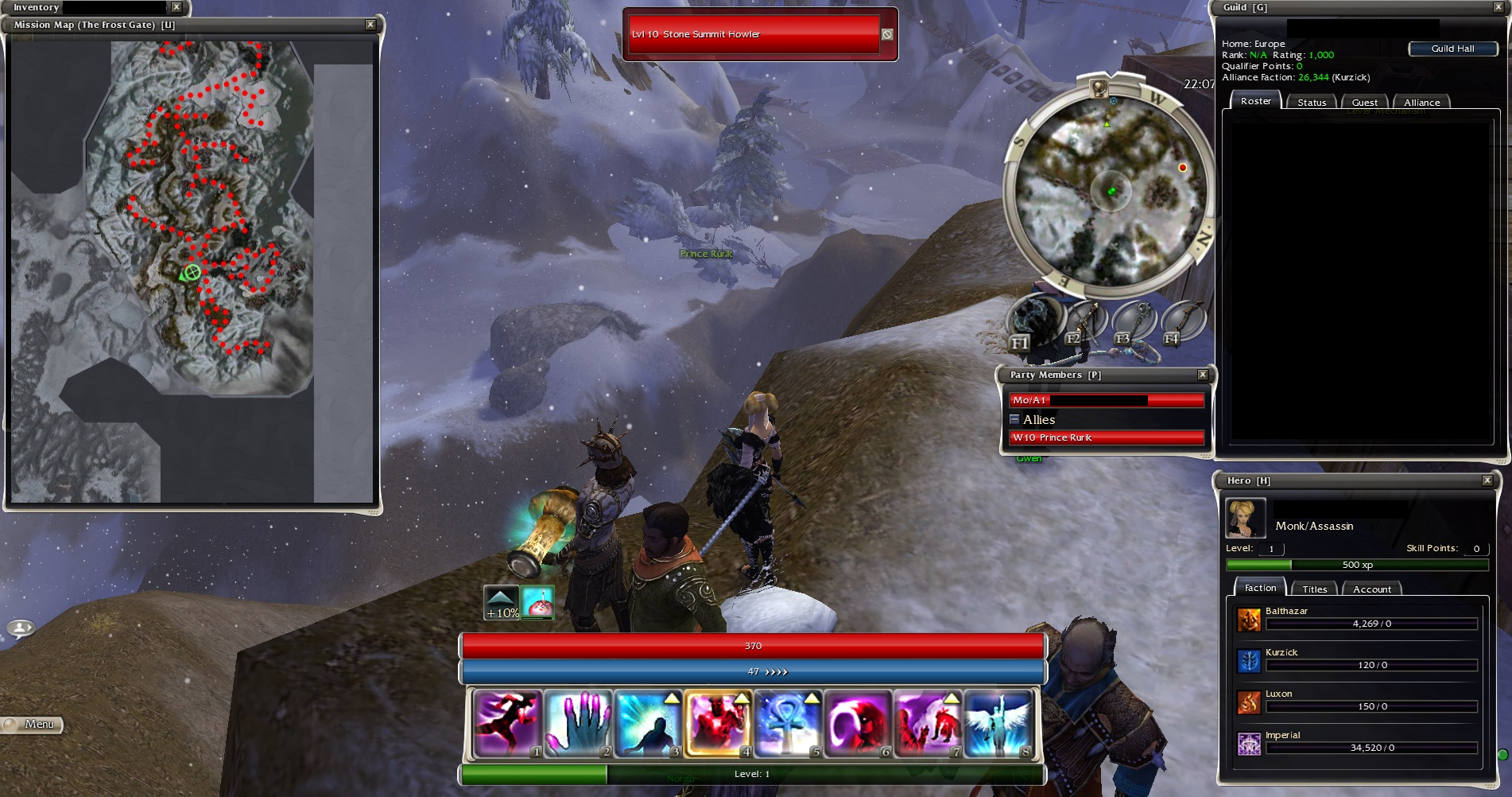Close the Guild panel
The image size is (1512, 797).
[x=1498, y=7]
